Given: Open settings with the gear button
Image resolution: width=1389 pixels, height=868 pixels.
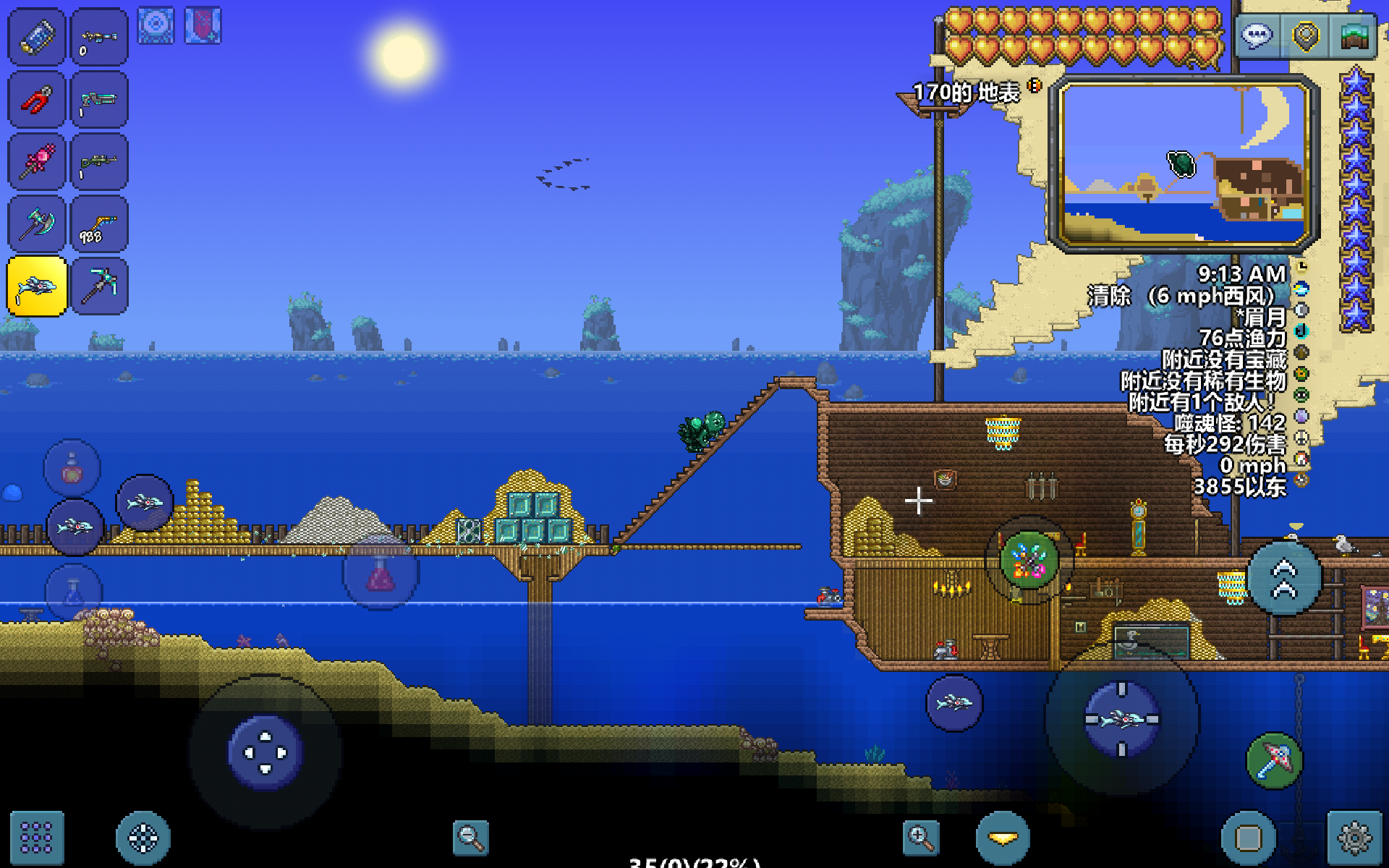Looking at the screenshot, I should click(1354, 838).
